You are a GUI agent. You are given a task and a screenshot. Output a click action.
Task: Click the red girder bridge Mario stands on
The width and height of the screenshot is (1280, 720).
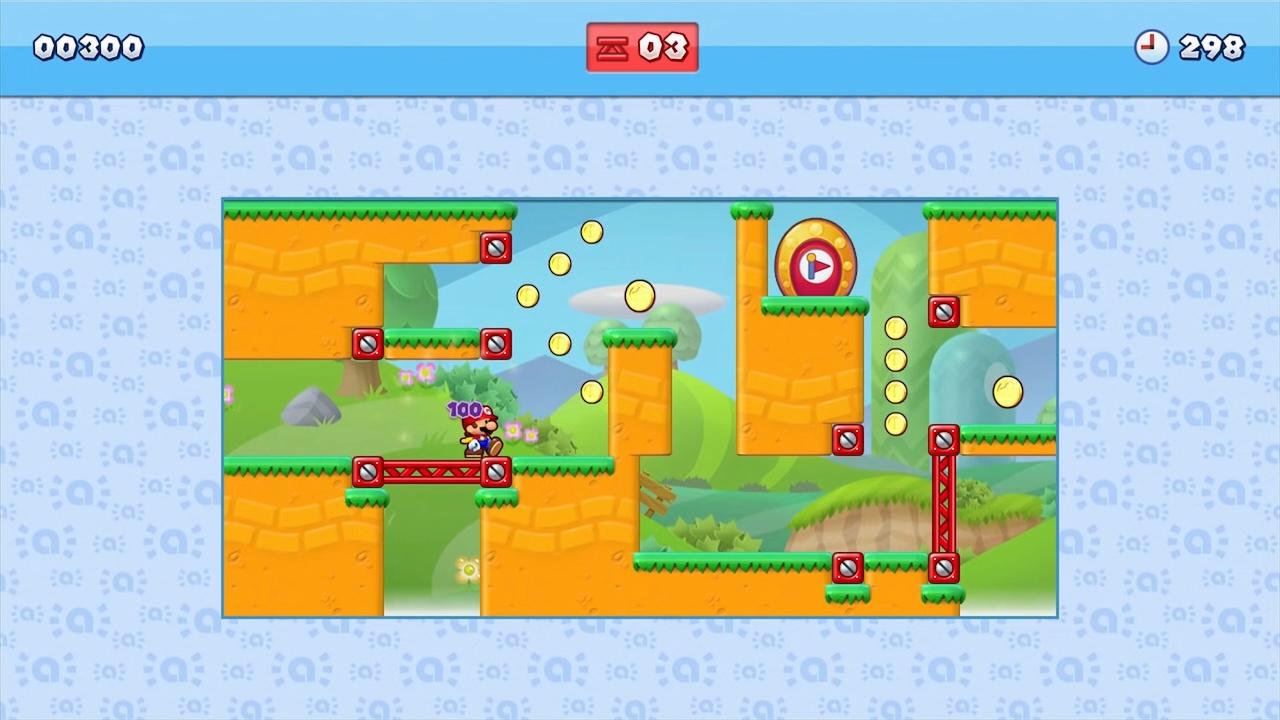click(435, 471)
